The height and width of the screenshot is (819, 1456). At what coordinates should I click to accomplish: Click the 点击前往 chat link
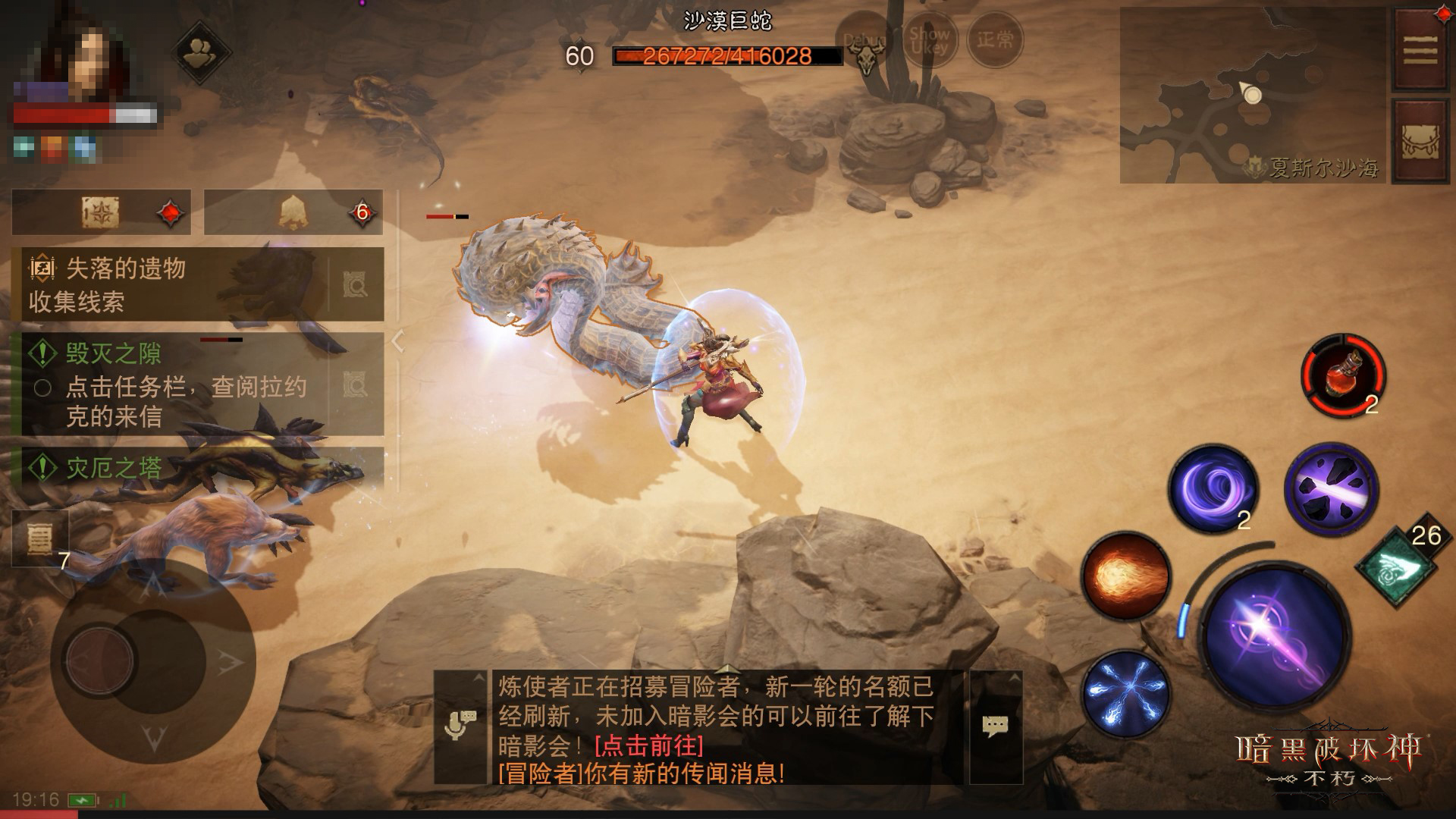[649, 745]
